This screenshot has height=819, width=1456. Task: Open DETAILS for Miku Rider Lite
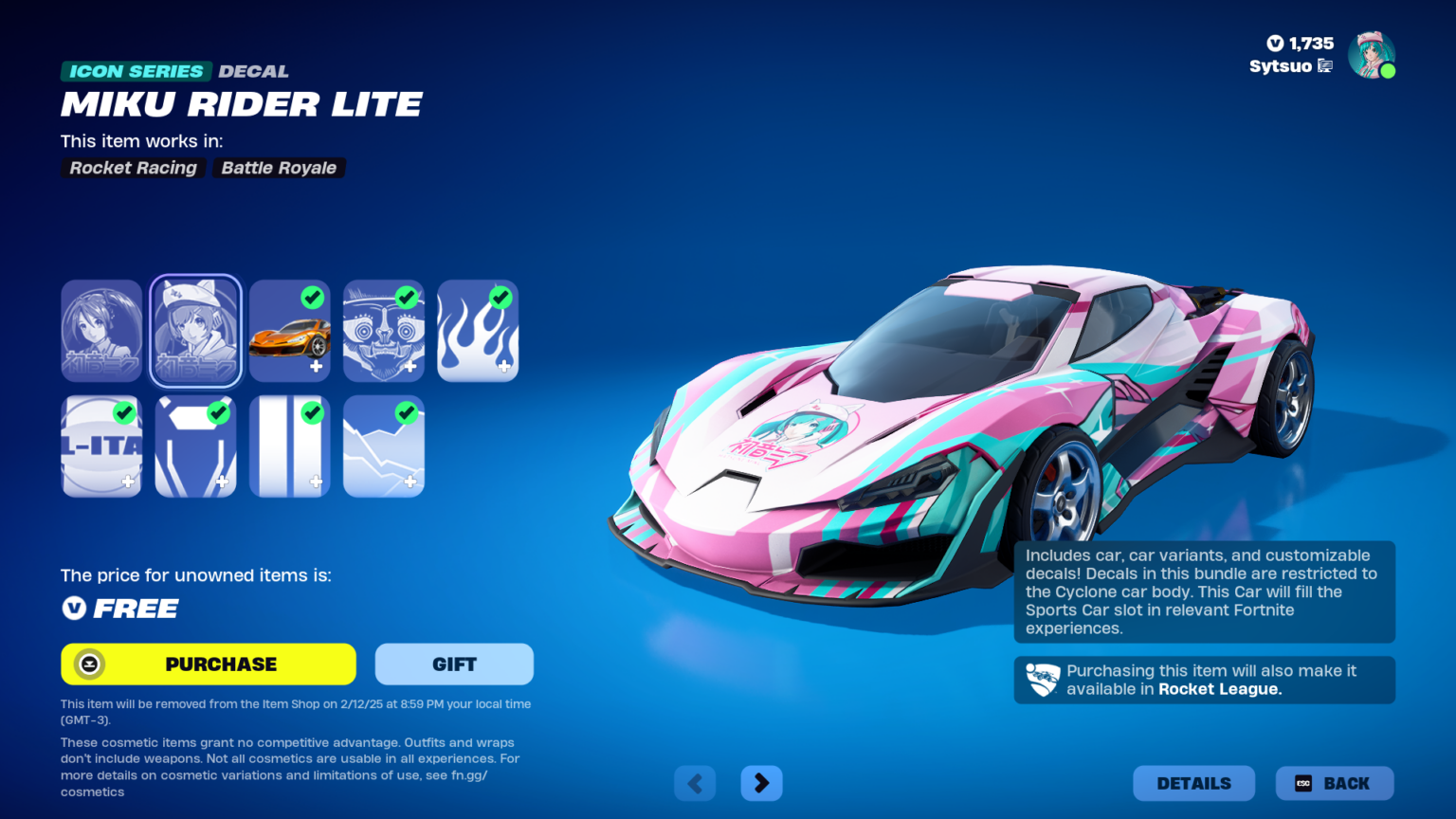(x=1193, y=783)
